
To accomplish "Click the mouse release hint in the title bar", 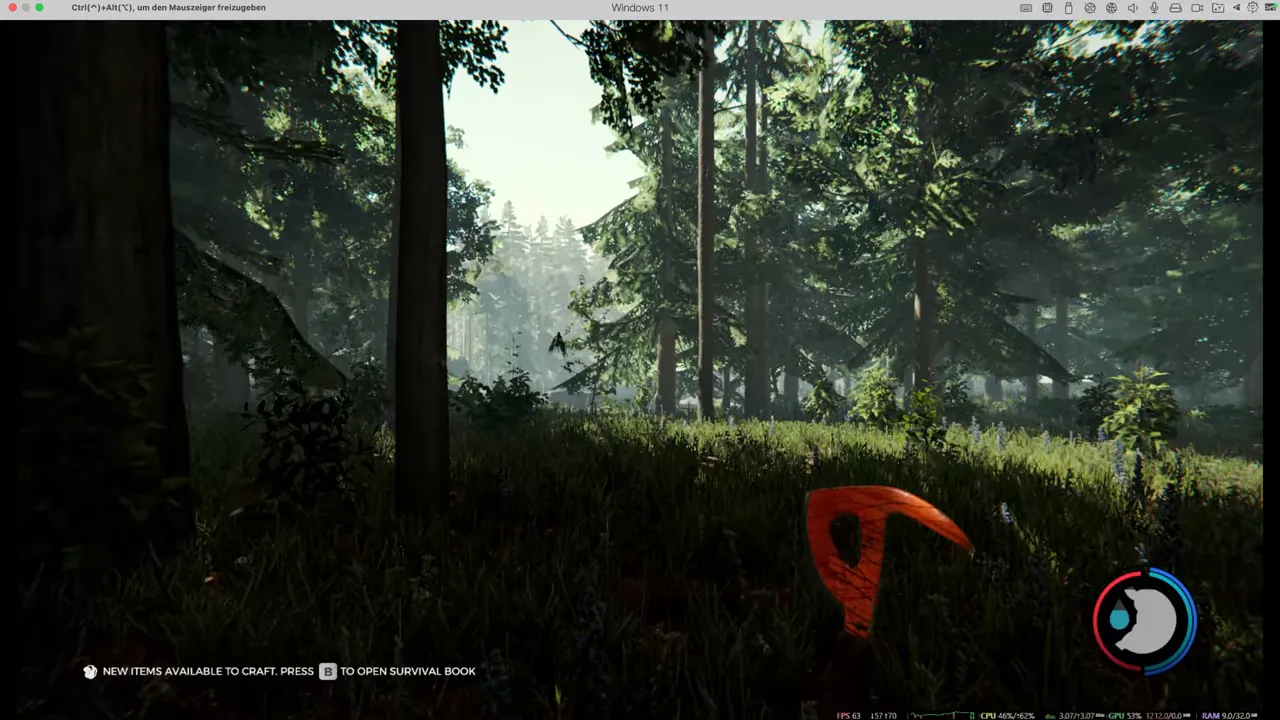I will pyautogui.click(x=167, y=7).
